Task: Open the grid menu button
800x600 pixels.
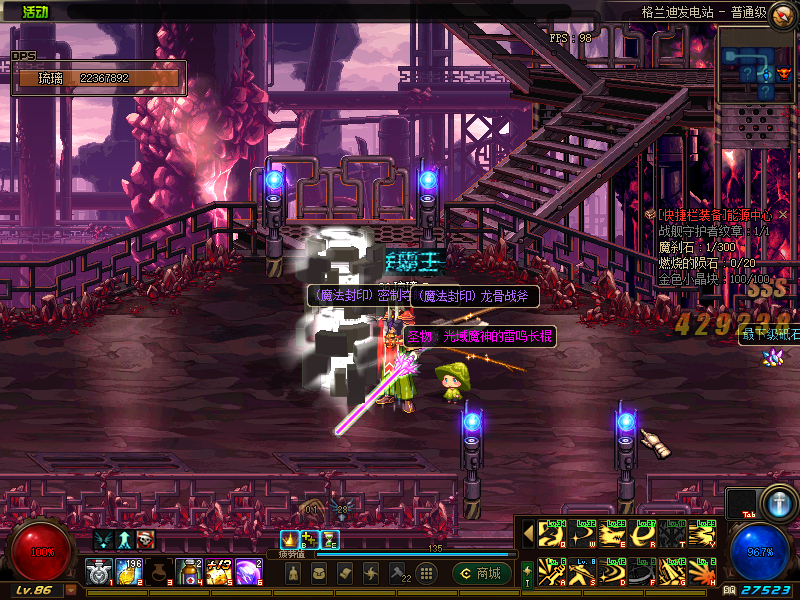Action: pos(426,573)
